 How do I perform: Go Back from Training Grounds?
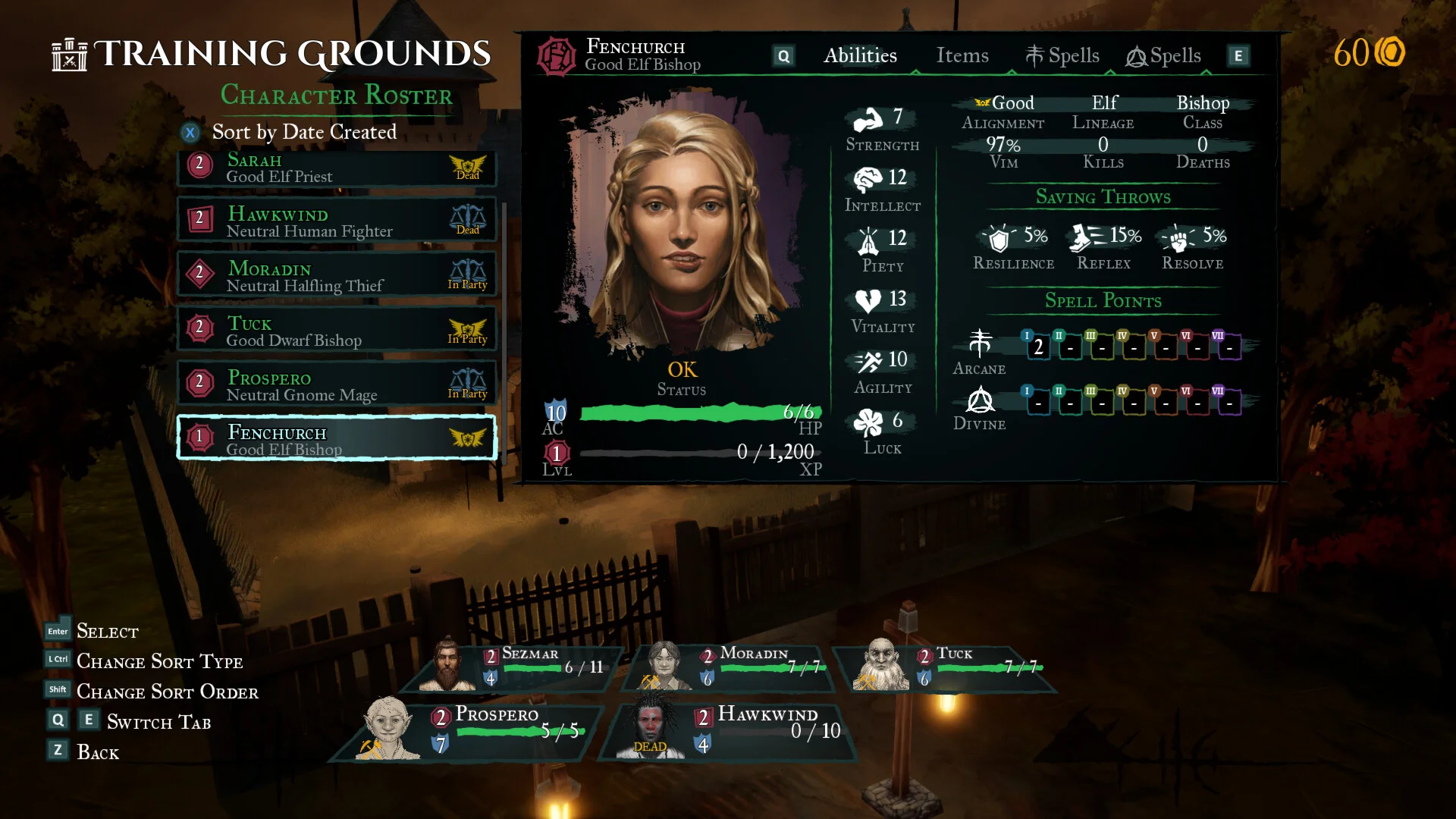97,752
